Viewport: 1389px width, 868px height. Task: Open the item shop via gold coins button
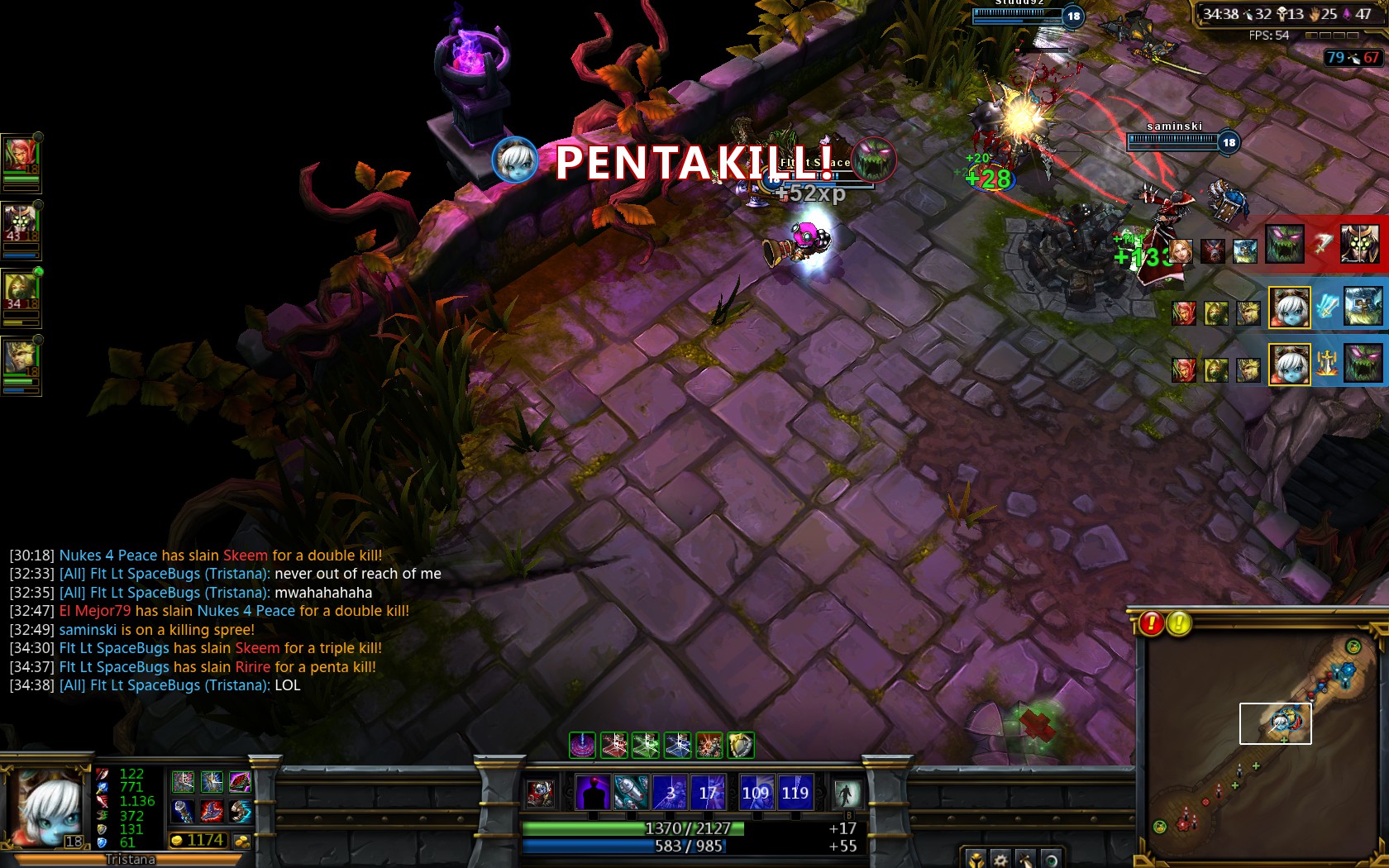point(241,841)
